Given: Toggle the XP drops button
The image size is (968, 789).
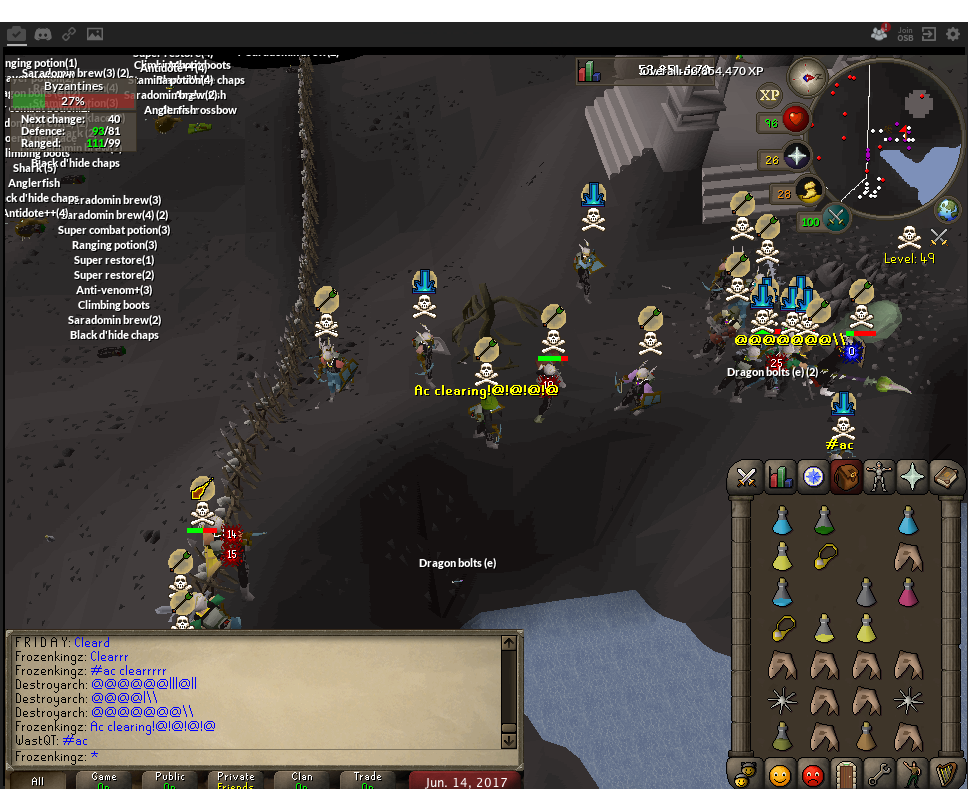Looking at the screenshot, I should 769,95.
